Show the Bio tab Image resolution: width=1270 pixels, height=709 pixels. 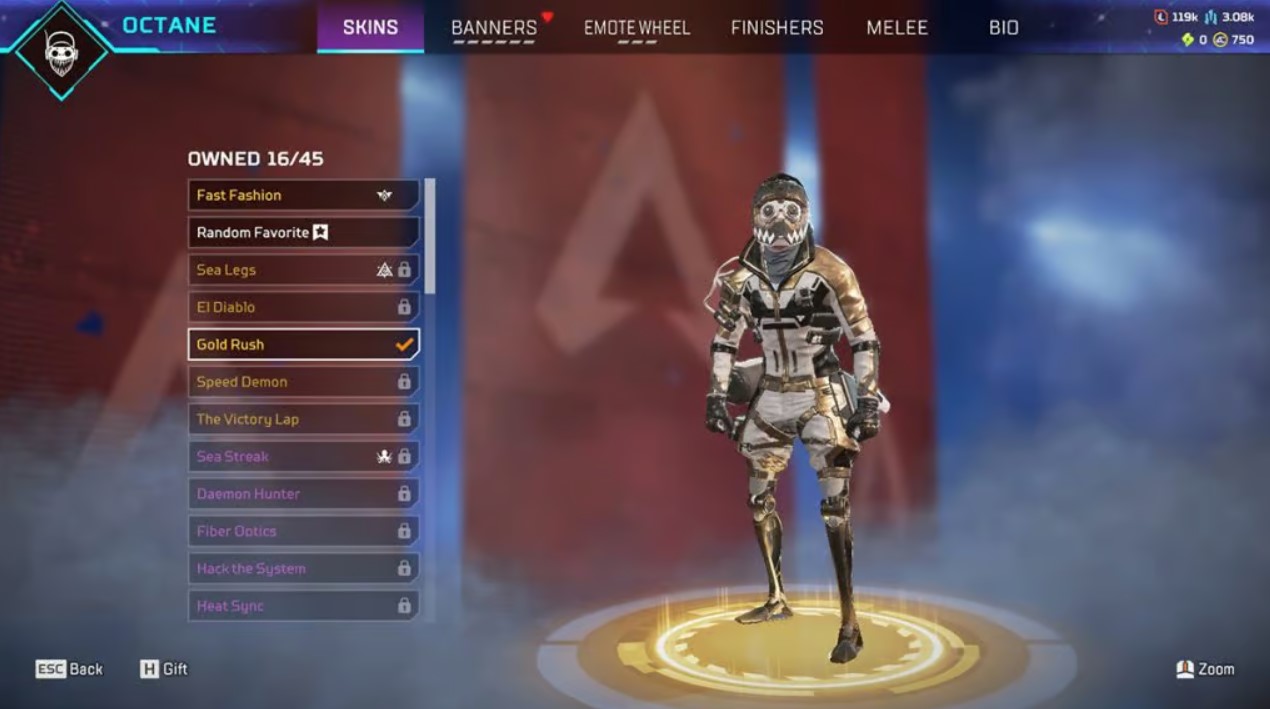[x=1003, y=28]
